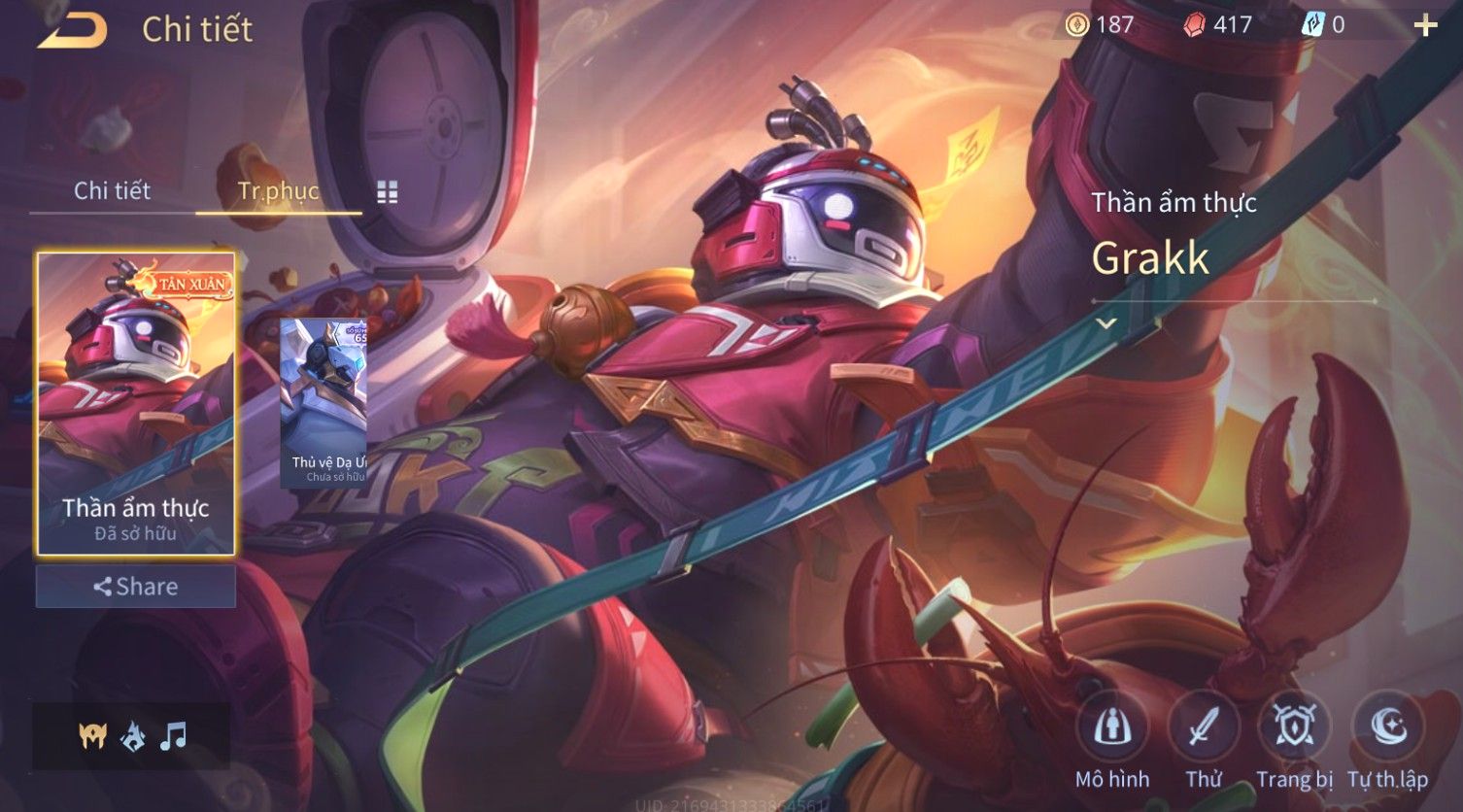Toggle the skin grid view icon
Viewport: 1463px width, 812px height.
pyautogui.click(x=388, y=191)
